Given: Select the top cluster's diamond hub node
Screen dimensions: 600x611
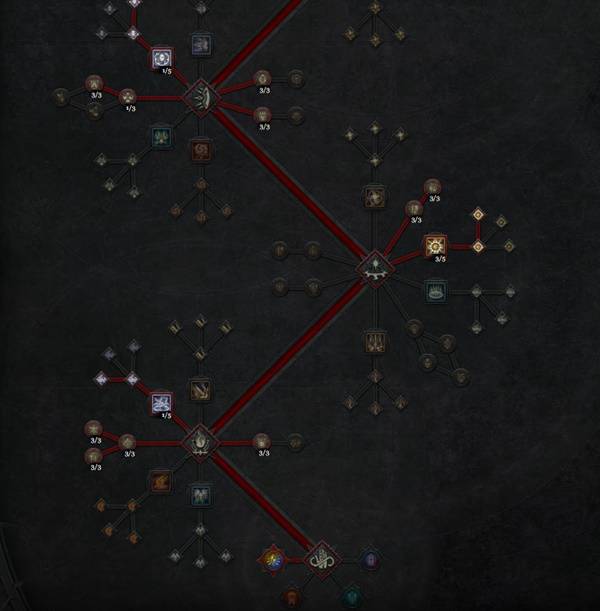Looking at the screenshot, I should pyautogui.click(x=200, y=97).
